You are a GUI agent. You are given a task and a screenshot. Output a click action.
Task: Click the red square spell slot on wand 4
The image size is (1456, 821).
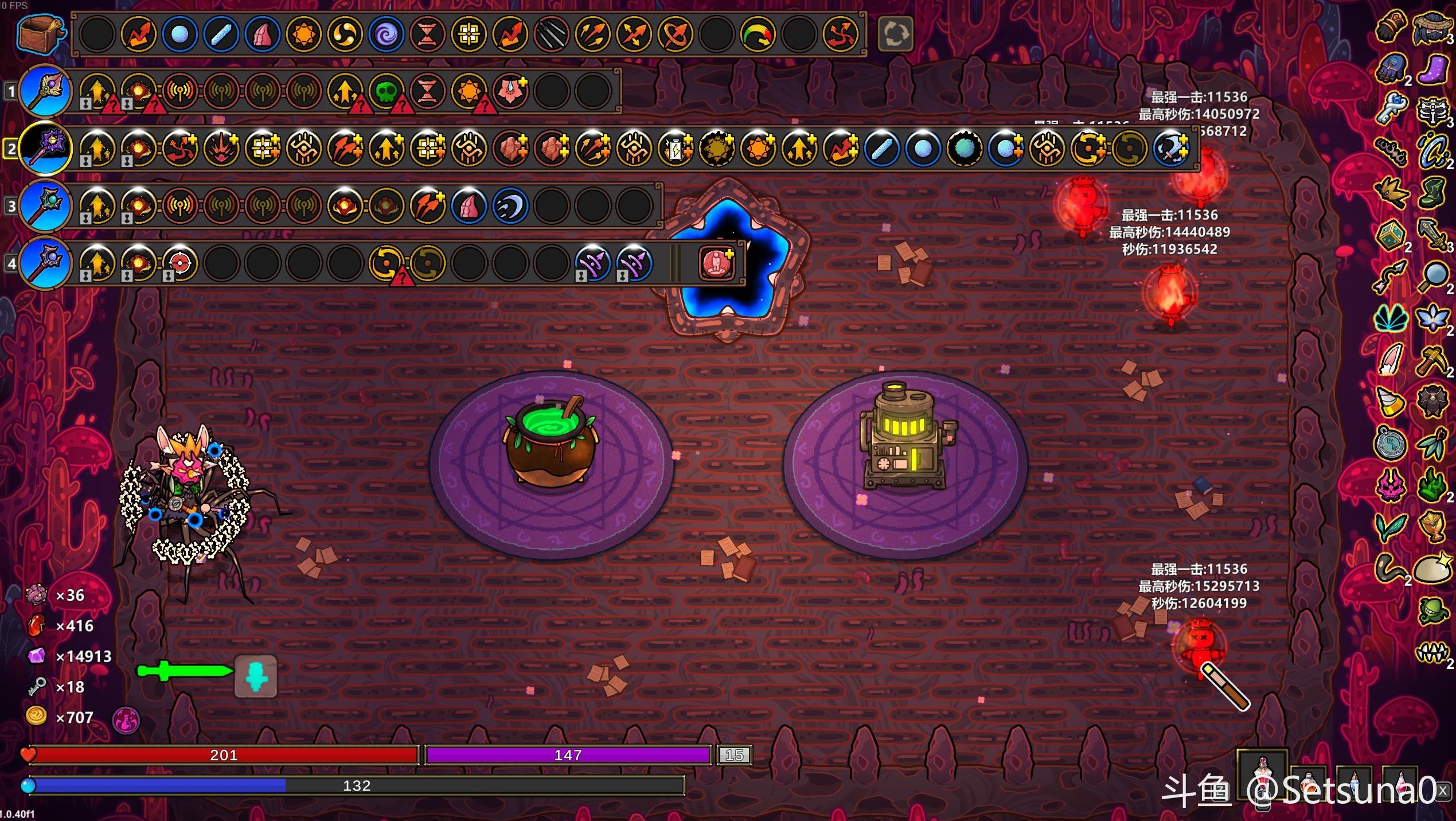point(716,263)
